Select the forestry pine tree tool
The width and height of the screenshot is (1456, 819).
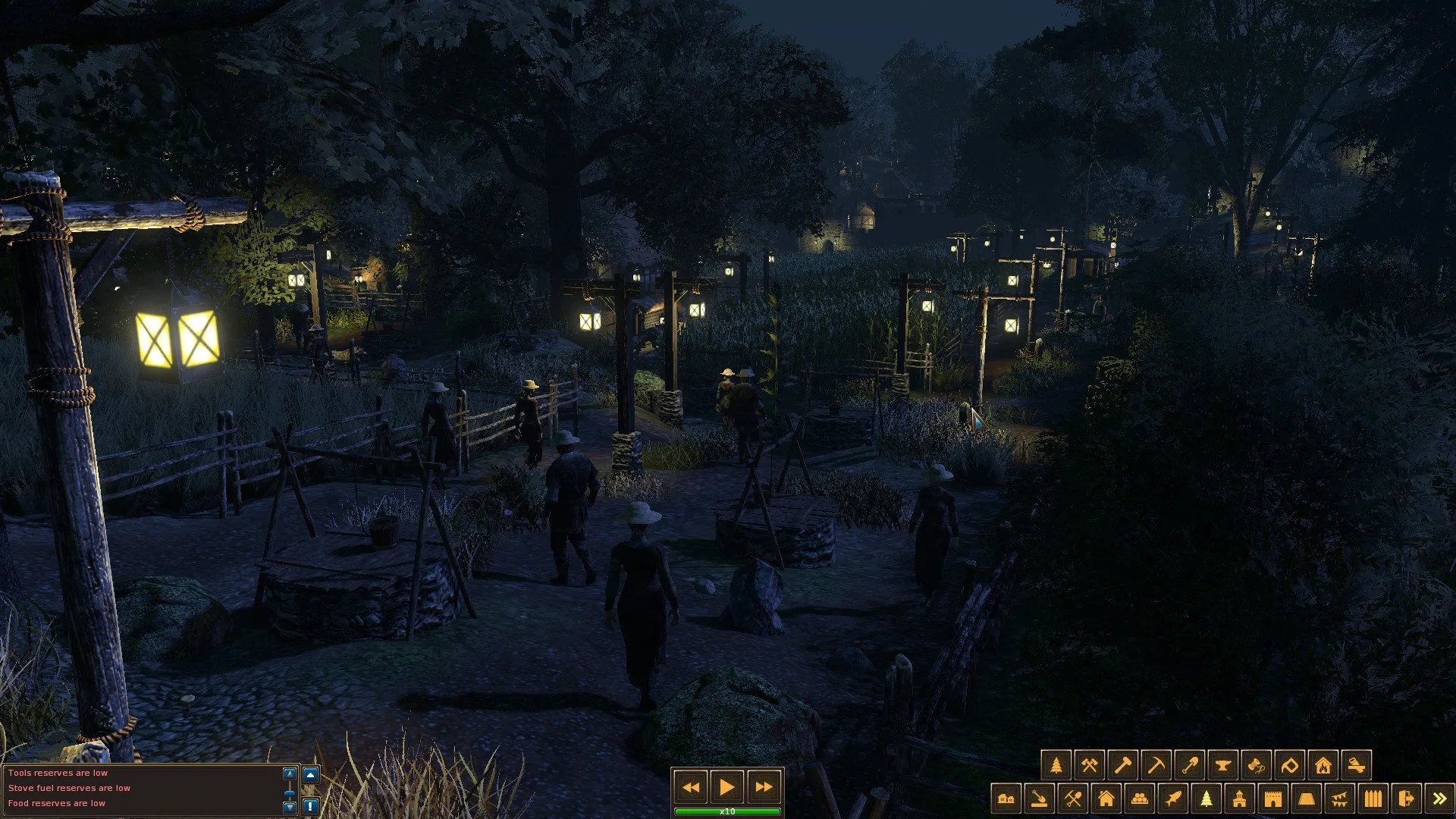pos(1055,764)
